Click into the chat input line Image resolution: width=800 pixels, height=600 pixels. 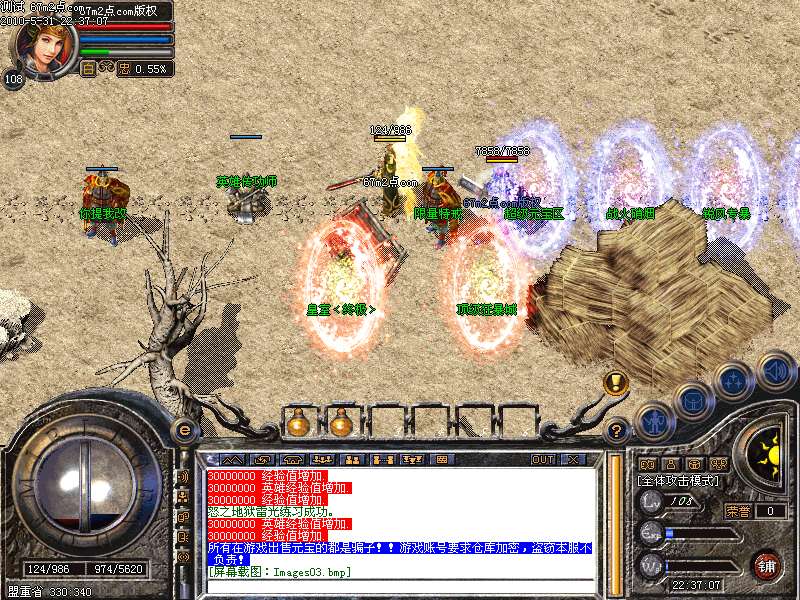tap(400, 585)
